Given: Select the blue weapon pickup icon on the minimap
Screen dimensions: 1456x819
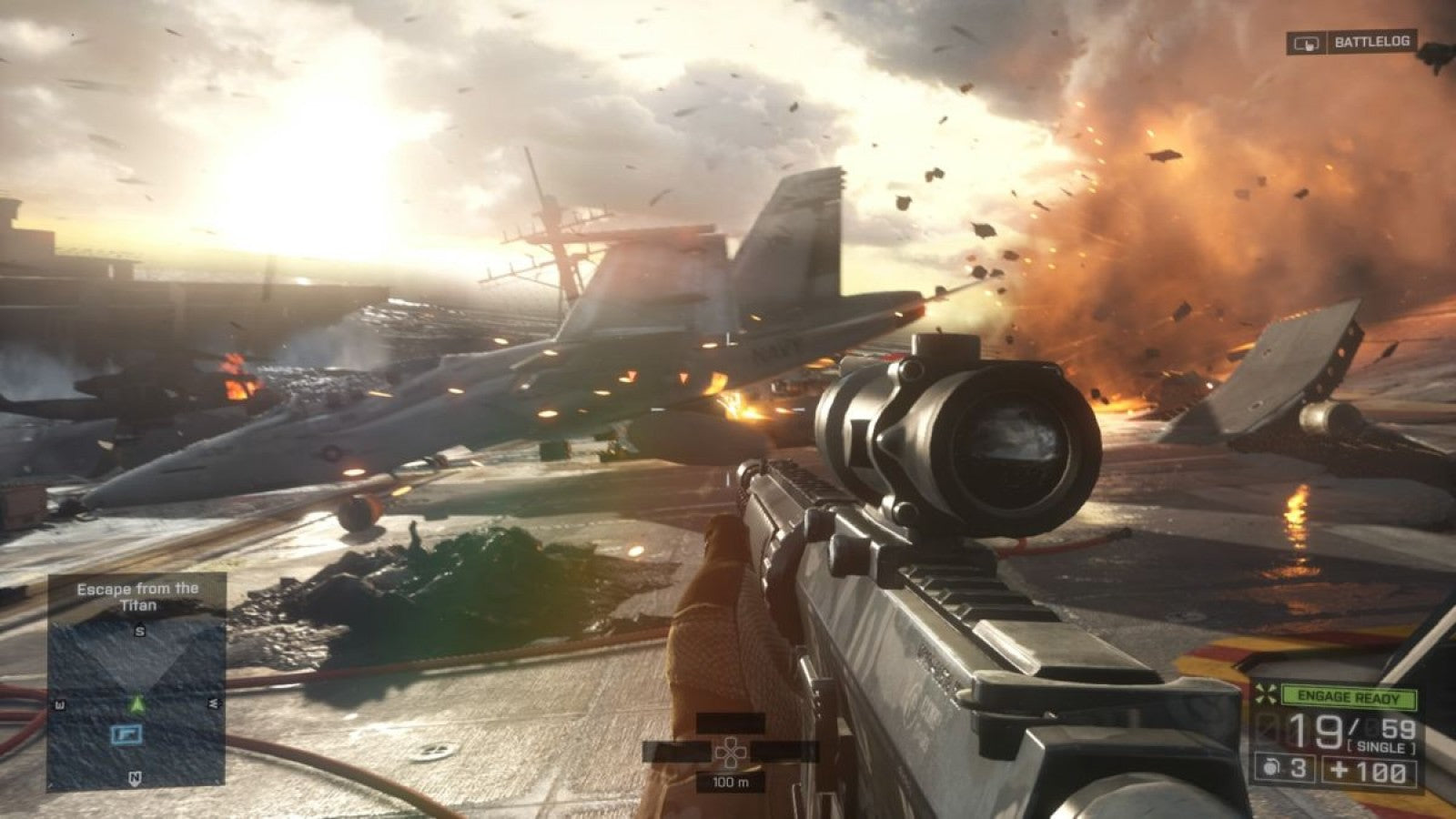Looking at the screenshot, I should [x=128, y=735].
